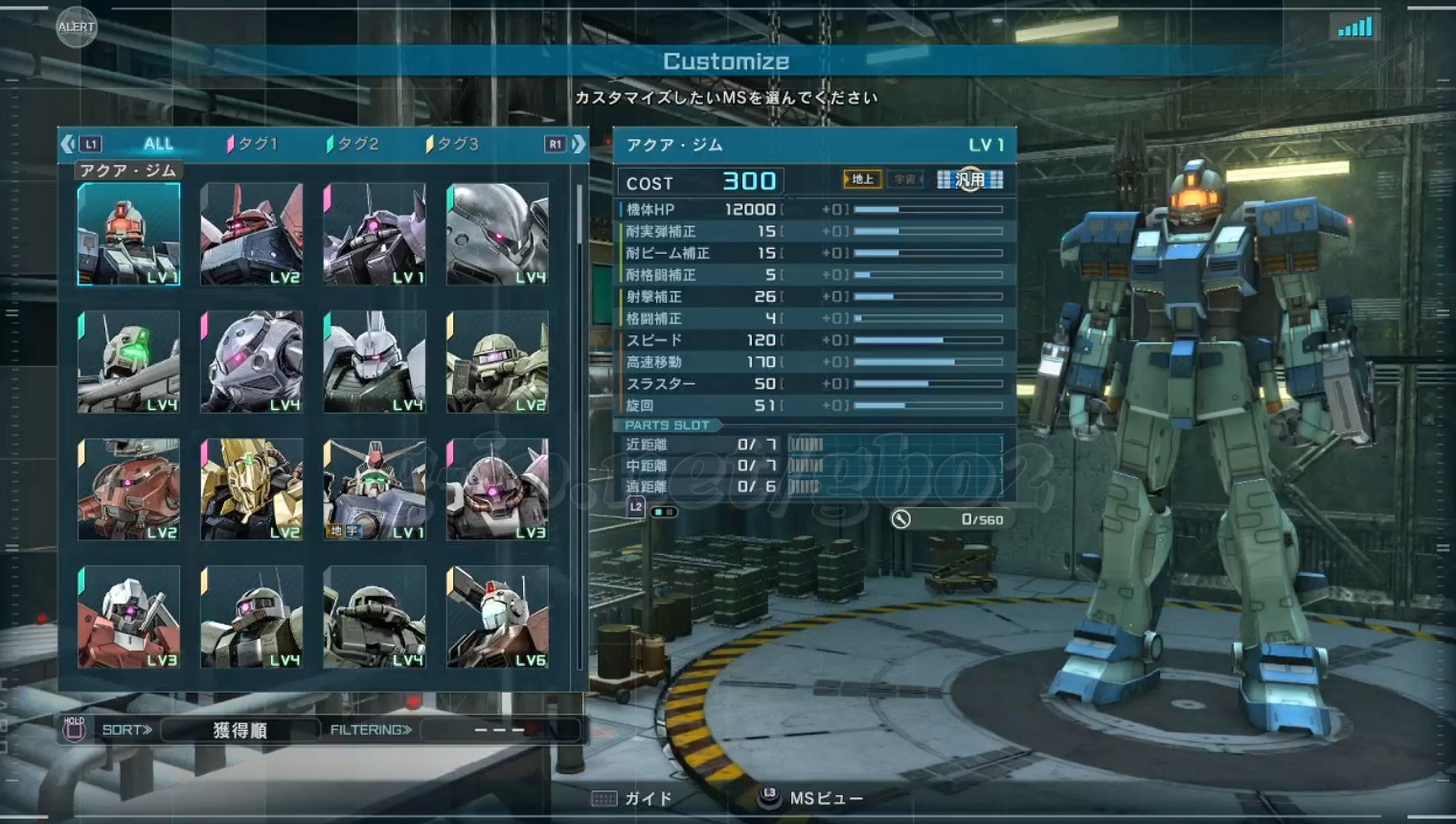Open the タグ1 tab
Image resolution: width=1456 pixels, height=824 pixels.
tap(255, 144)
